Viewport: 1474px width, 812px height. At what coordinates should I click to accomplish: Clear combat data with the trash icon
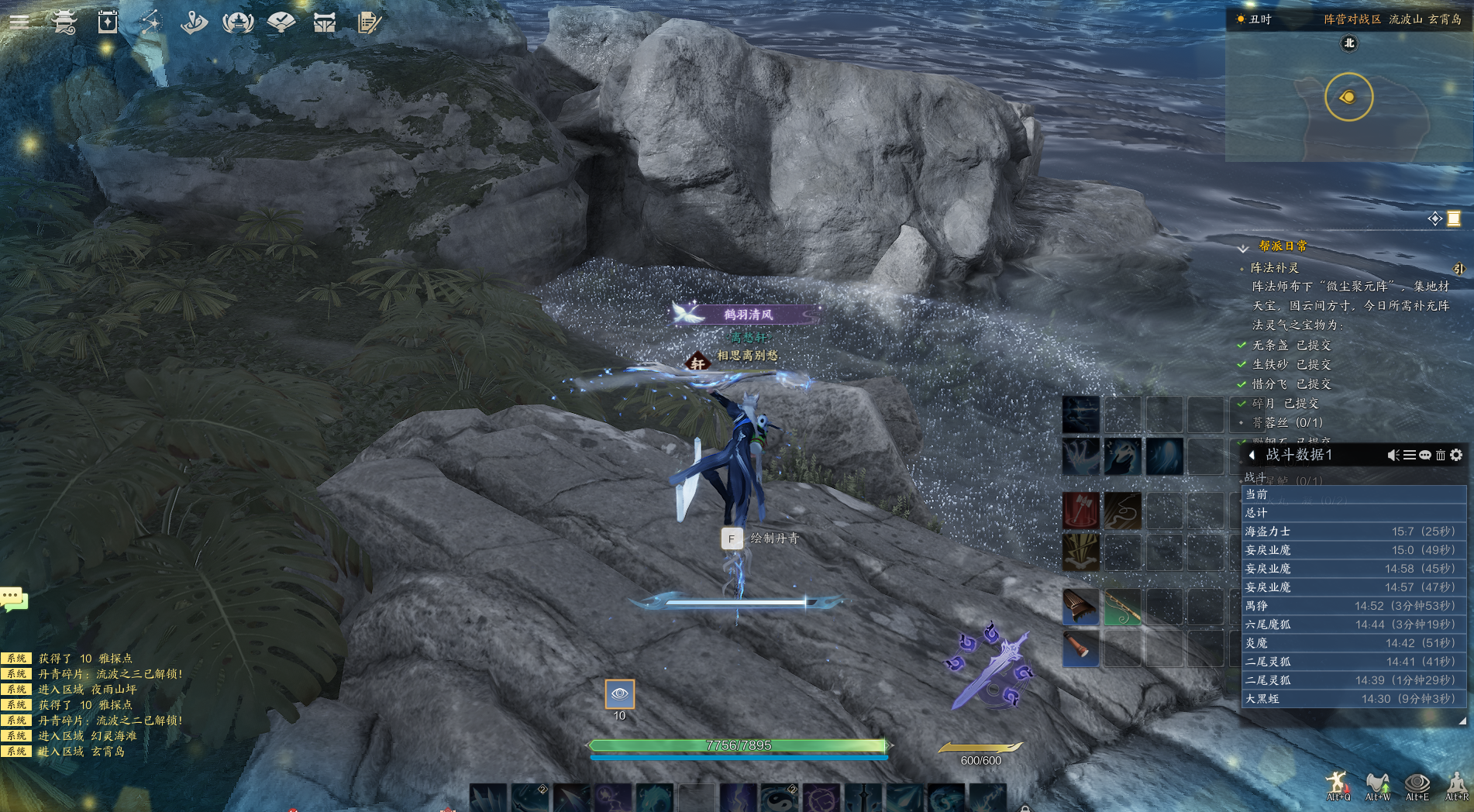[x=1441, y=455]
